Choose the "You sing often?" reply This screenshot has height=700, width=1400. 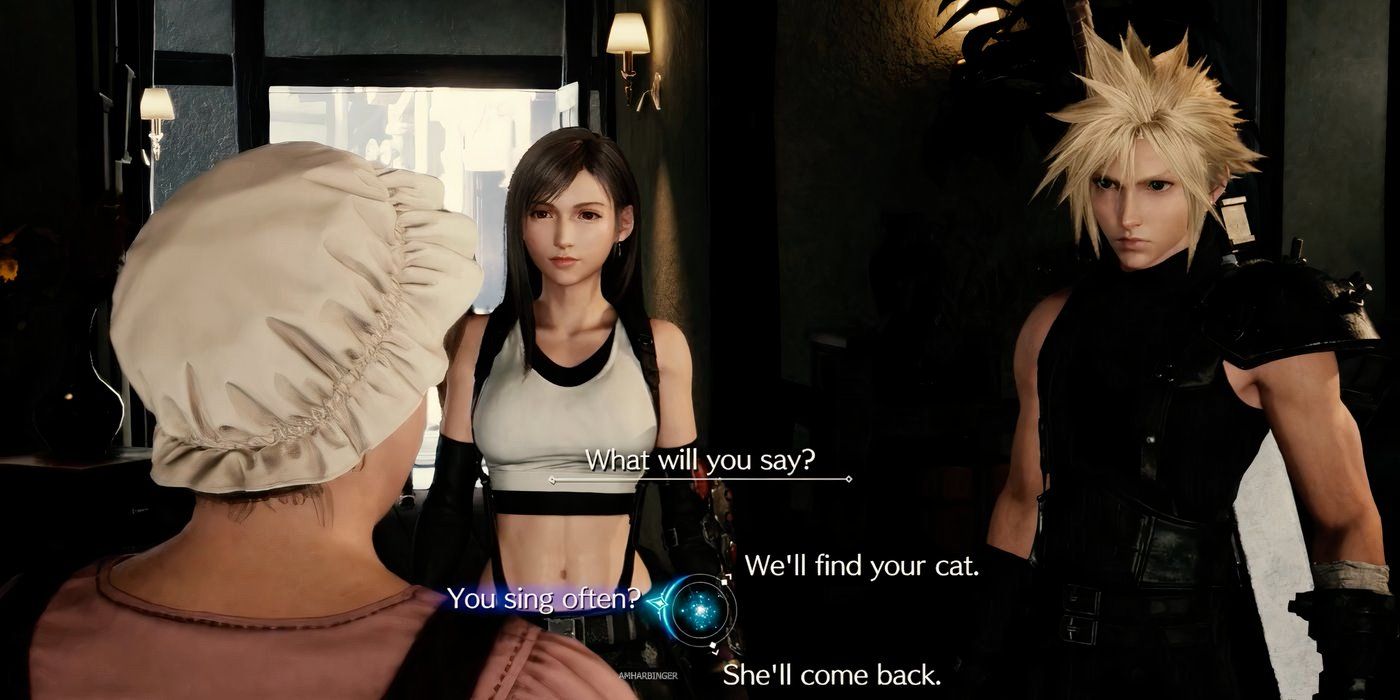coord(542,599)
